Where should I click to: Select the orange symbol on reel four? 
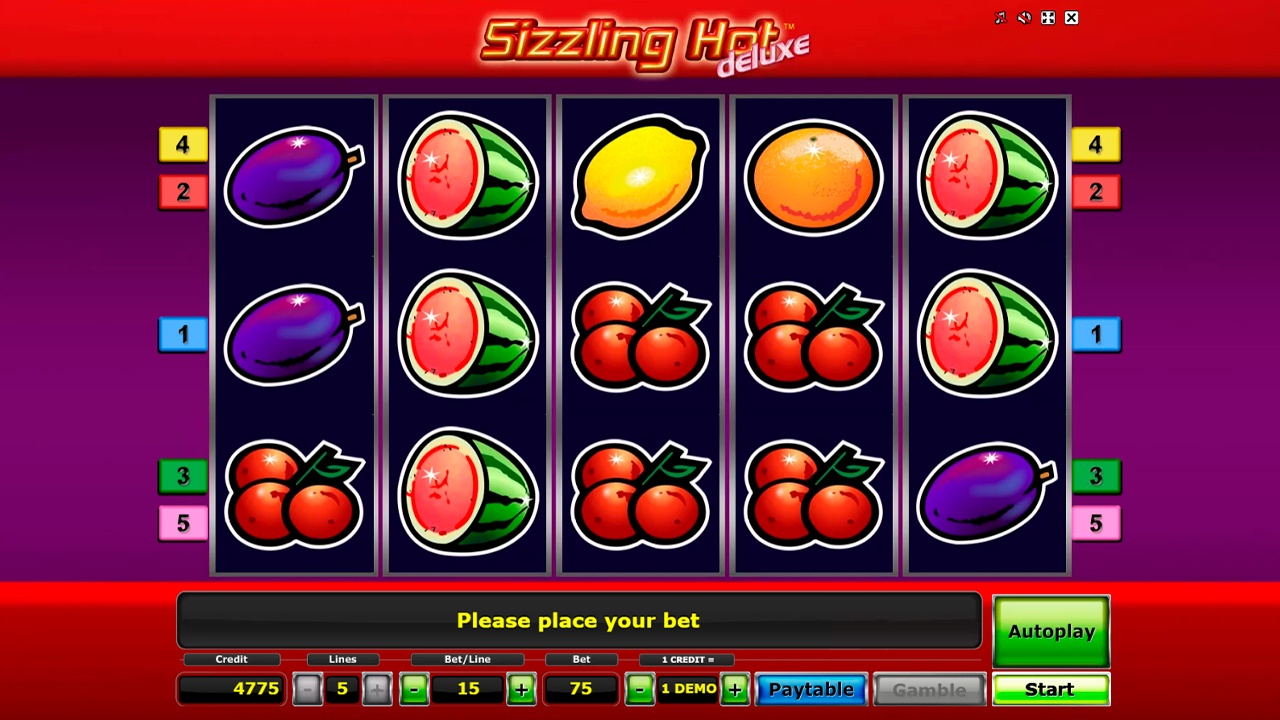coord(813,175)
